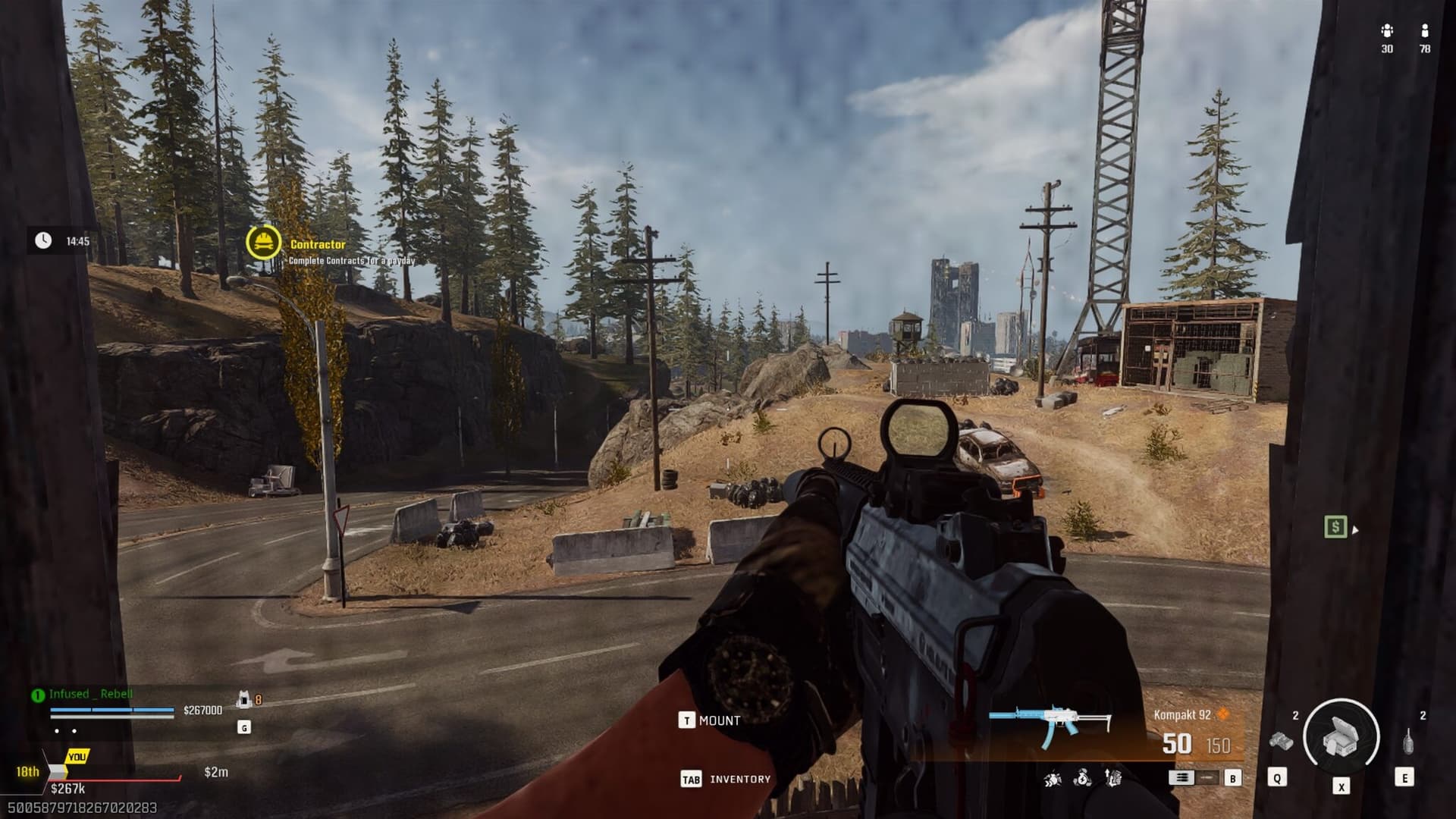Click the money-stopwatch perk icon
This screenshot has width=1456, height=819.
click(1081, 777)
